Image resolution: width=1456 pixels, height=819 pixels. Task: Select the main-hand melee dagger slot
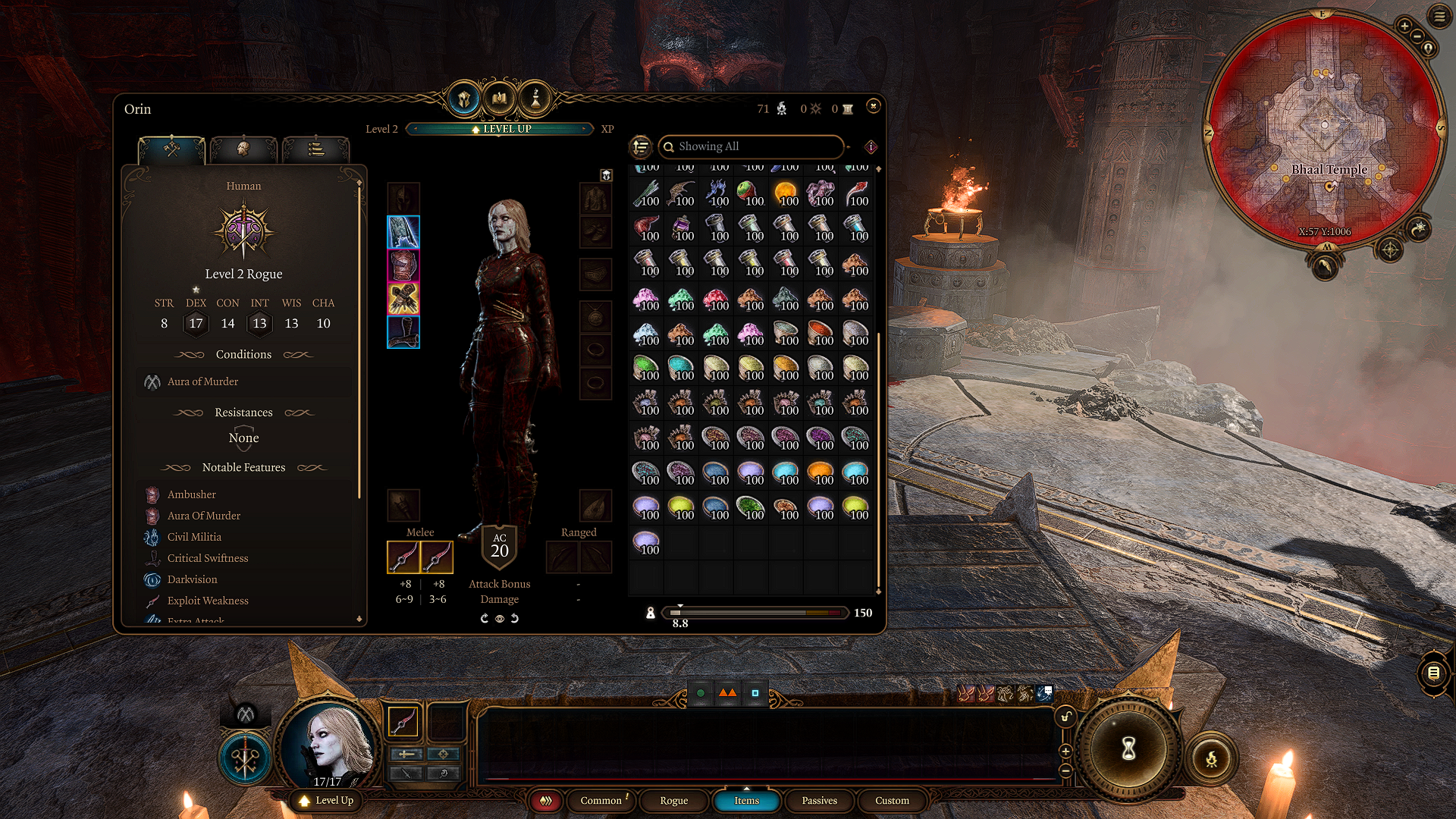click(x=403, y=557)
